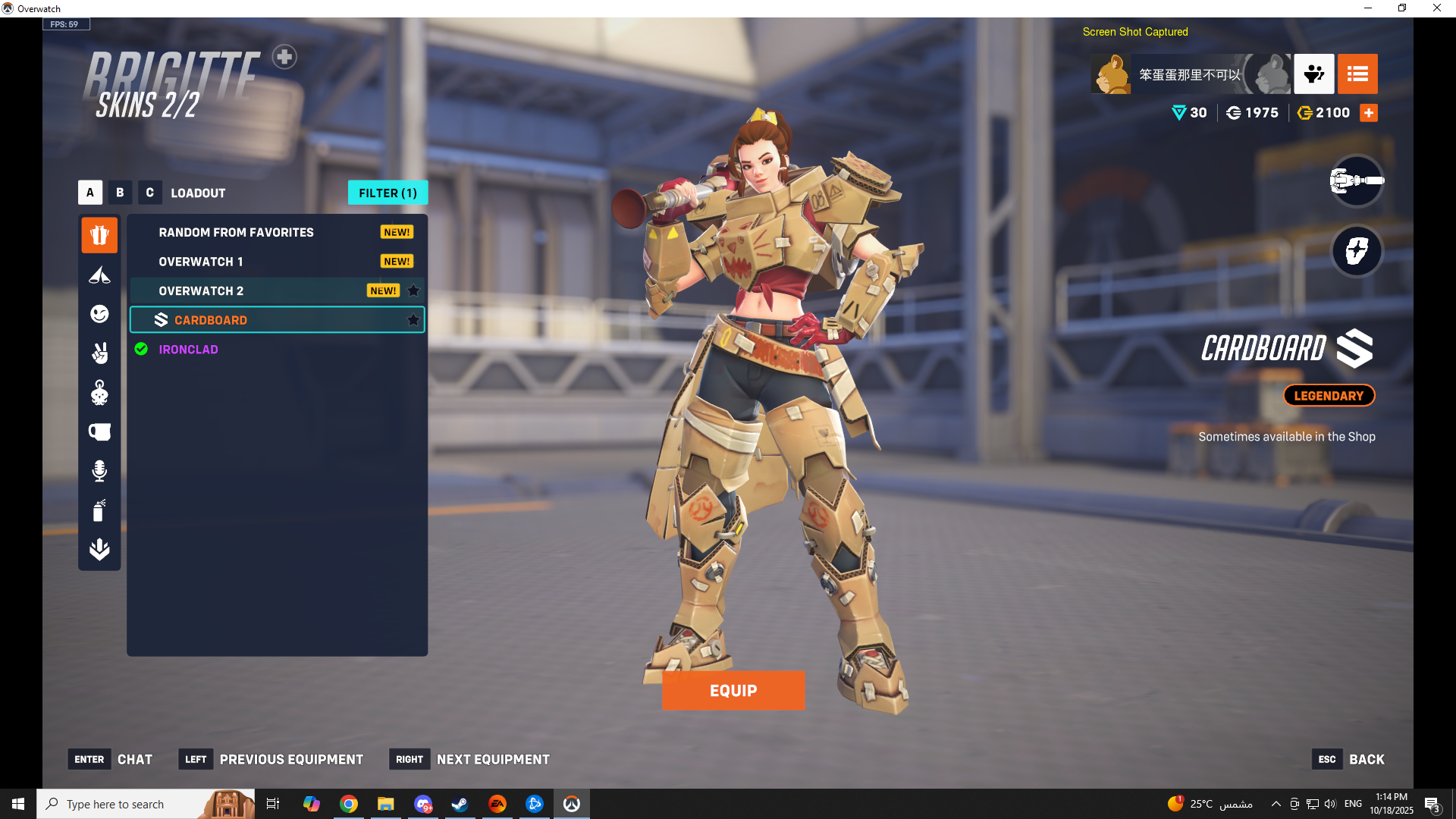Switch to loadout C

pyautogui.click(x=149, y=193)
